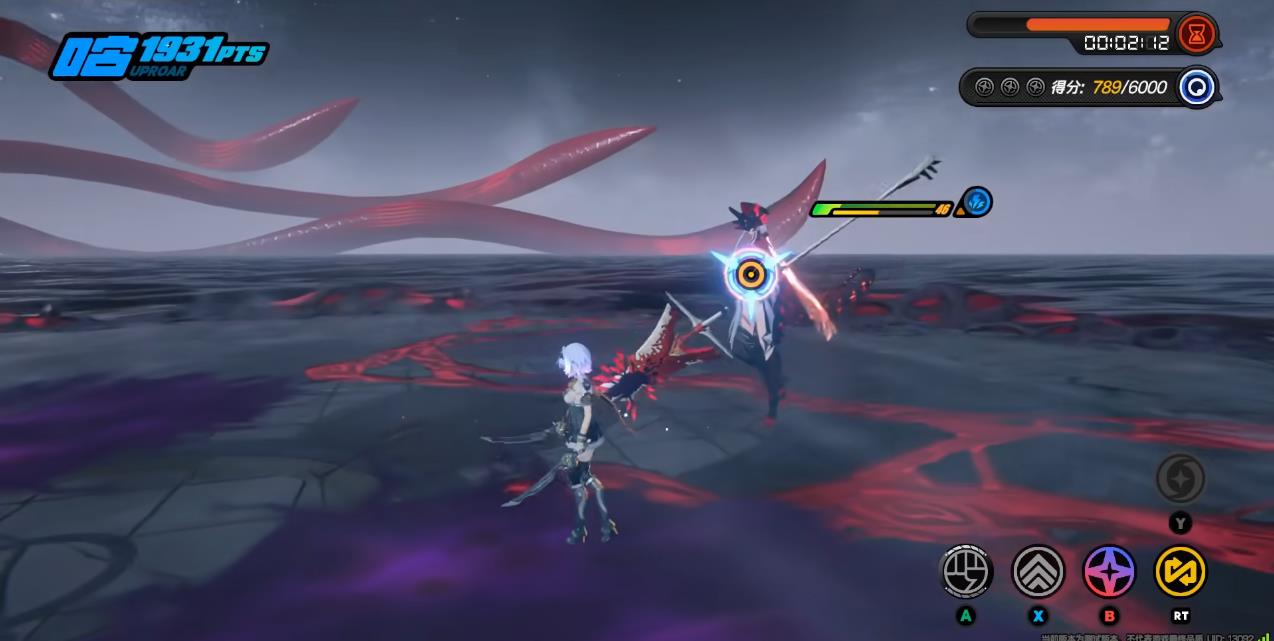
Task: Click the red hourglass timer icon
Action: 1195,34
